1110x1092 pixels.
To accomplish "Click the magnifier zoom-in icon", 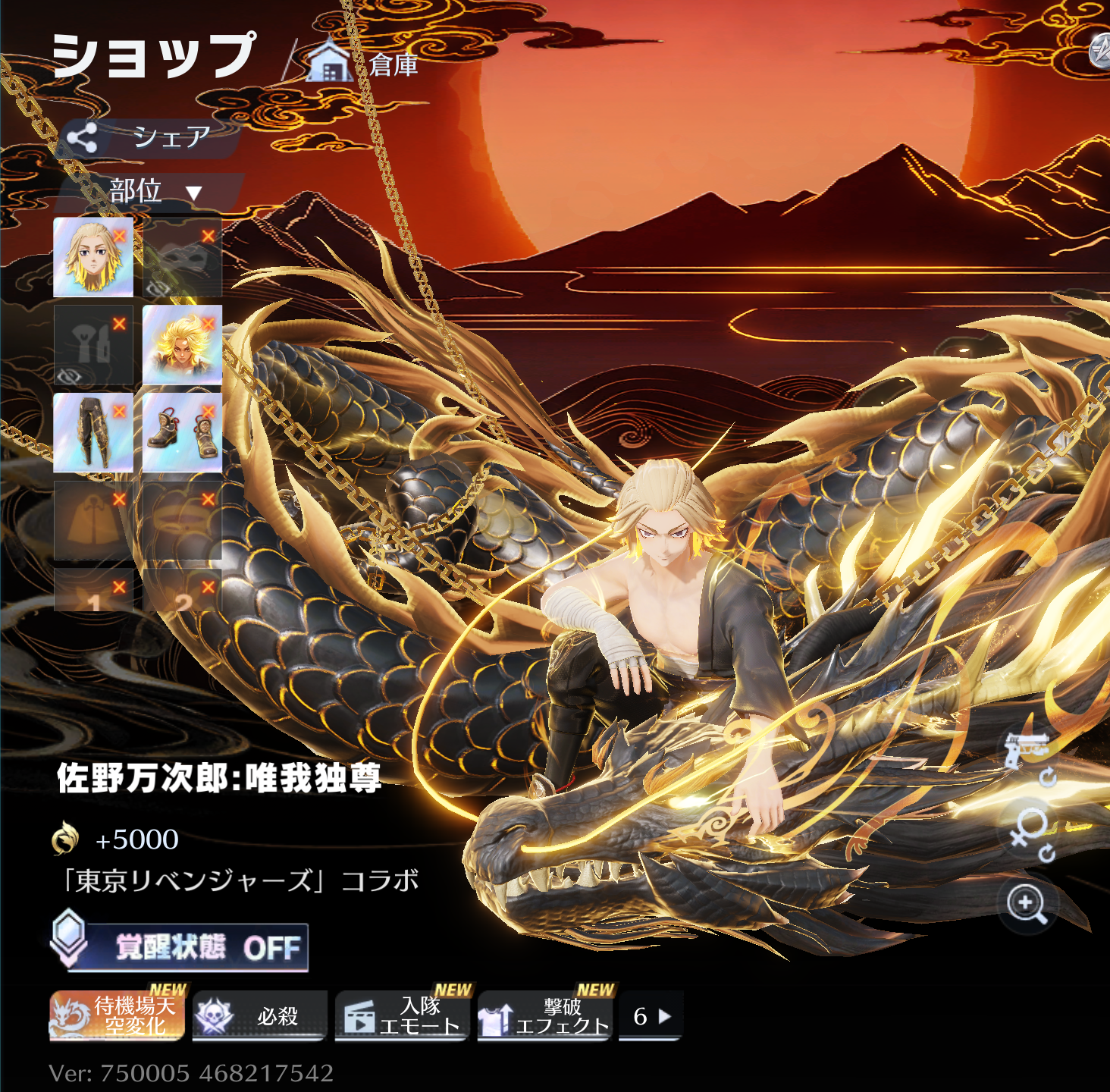I will (x=1027, y=904).
